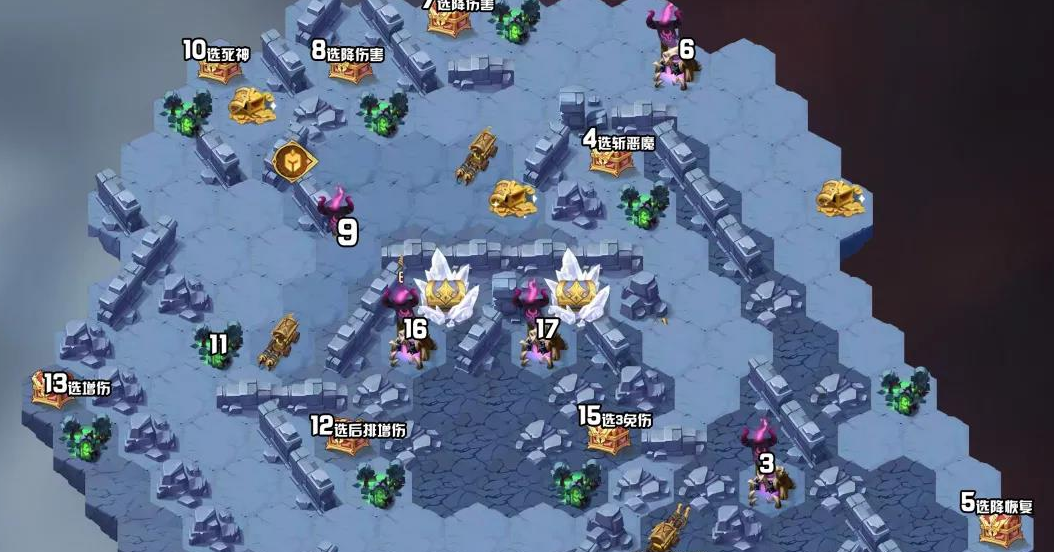This screenshot has height=552, width=1054.
Task: Collect the gold pile beside chest 10
Action: (253, 105)
